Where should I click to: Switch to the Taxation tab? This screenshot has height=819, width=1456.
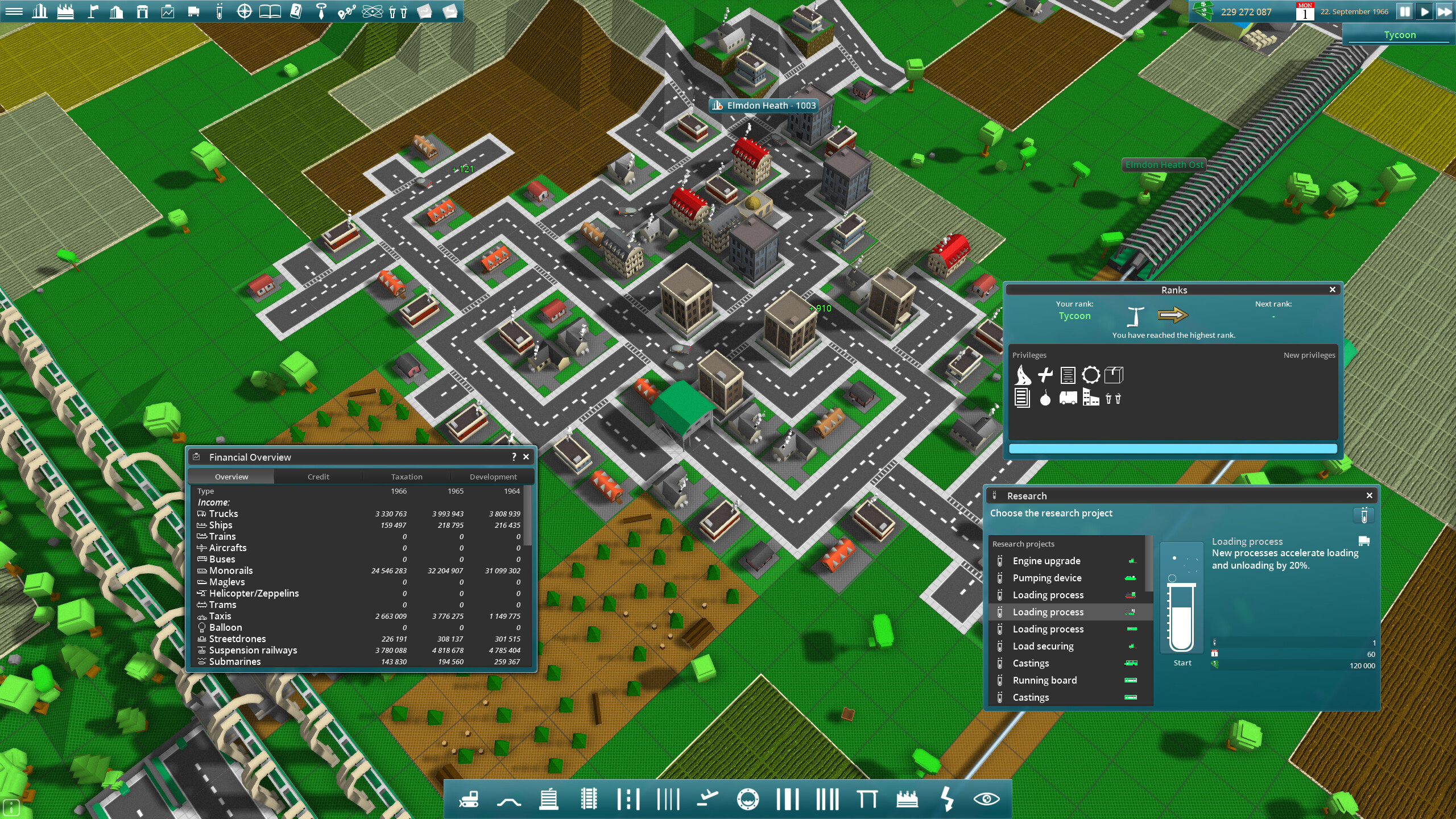coord(406,477)
